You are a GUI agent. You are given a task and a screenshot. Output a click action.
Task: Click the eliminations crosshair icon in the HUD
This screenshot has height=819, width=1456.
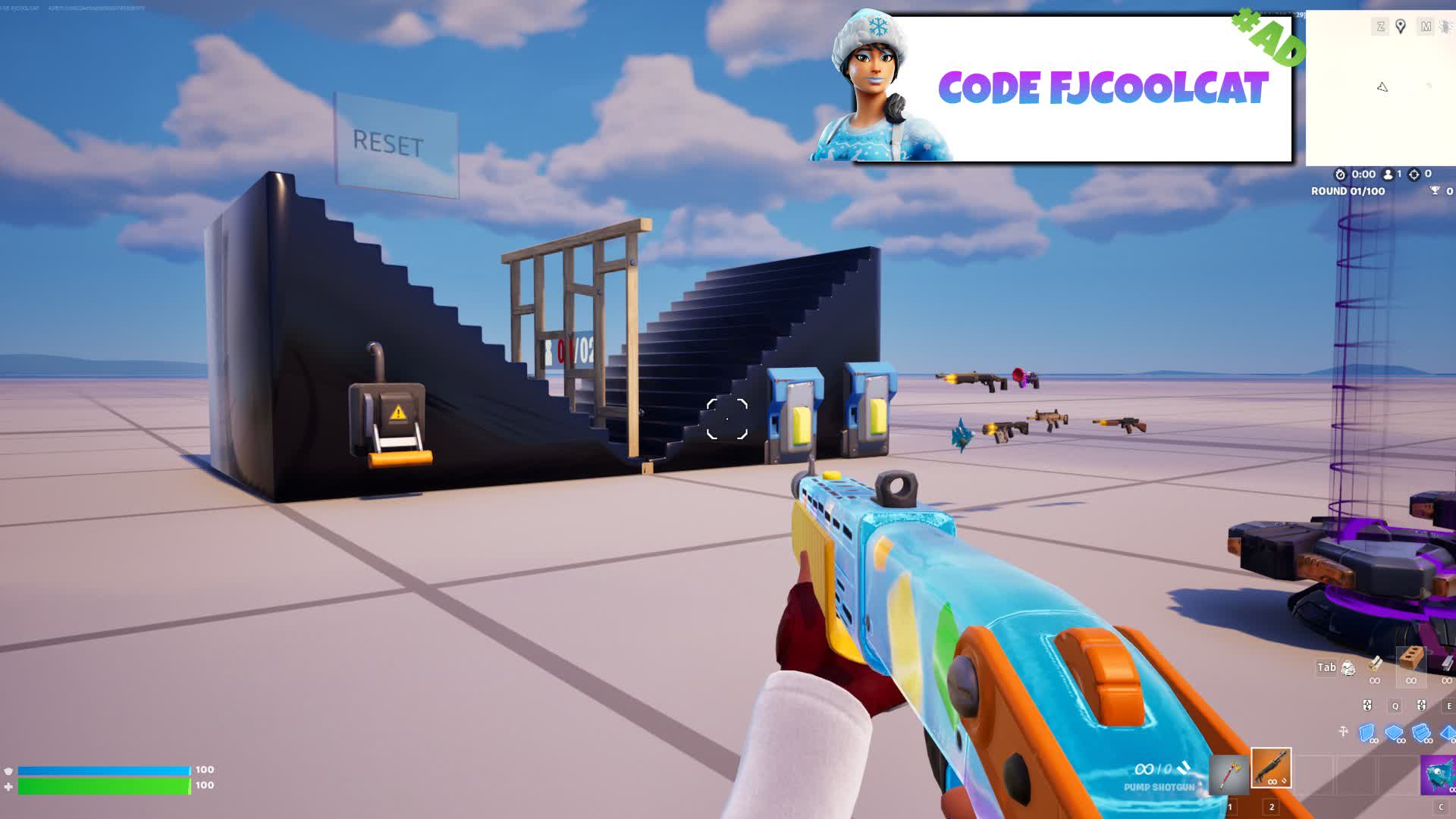[x=1414, y=174]
